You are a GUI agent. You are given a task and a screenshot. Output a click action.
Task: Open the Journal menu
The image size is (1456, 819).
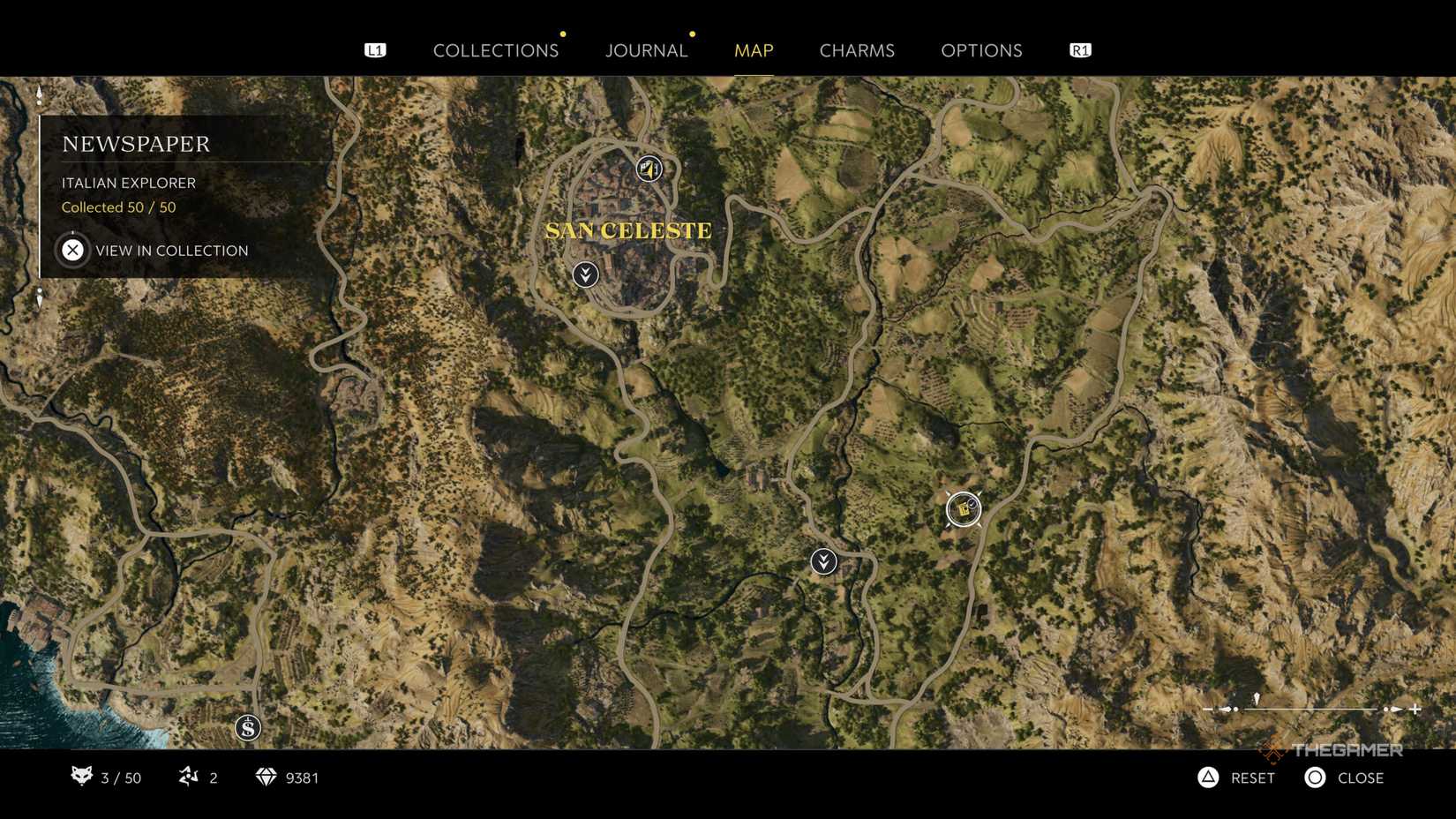tap(646, 50)
